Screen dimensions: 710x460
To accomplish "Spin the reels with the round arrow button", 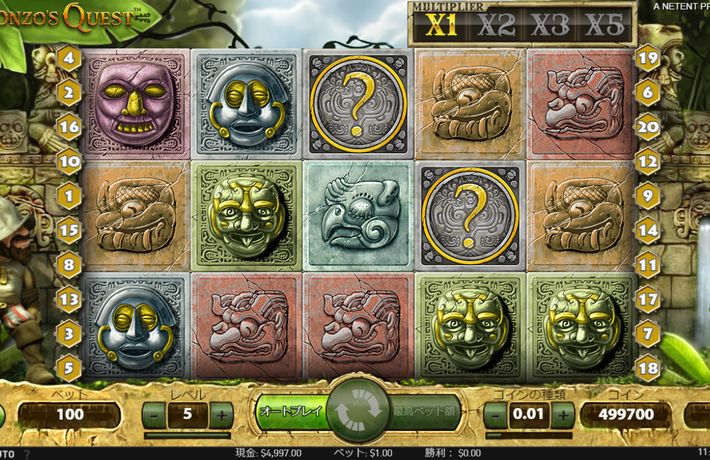I will point(354,412).
